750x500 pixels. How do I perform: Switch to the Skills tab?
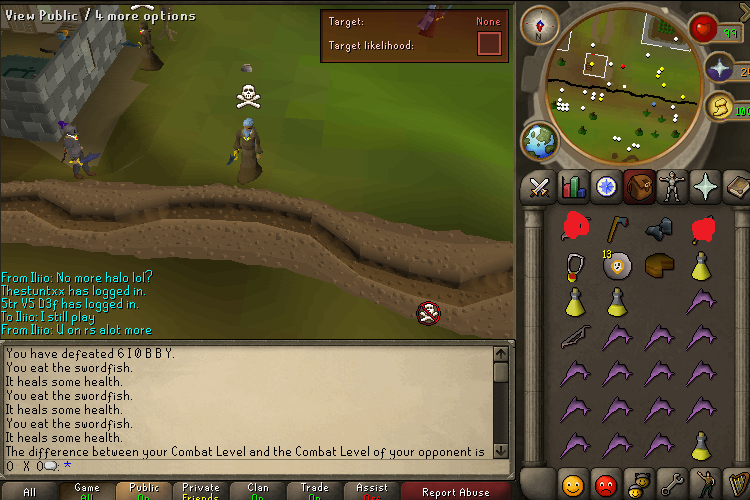(573, 187)
